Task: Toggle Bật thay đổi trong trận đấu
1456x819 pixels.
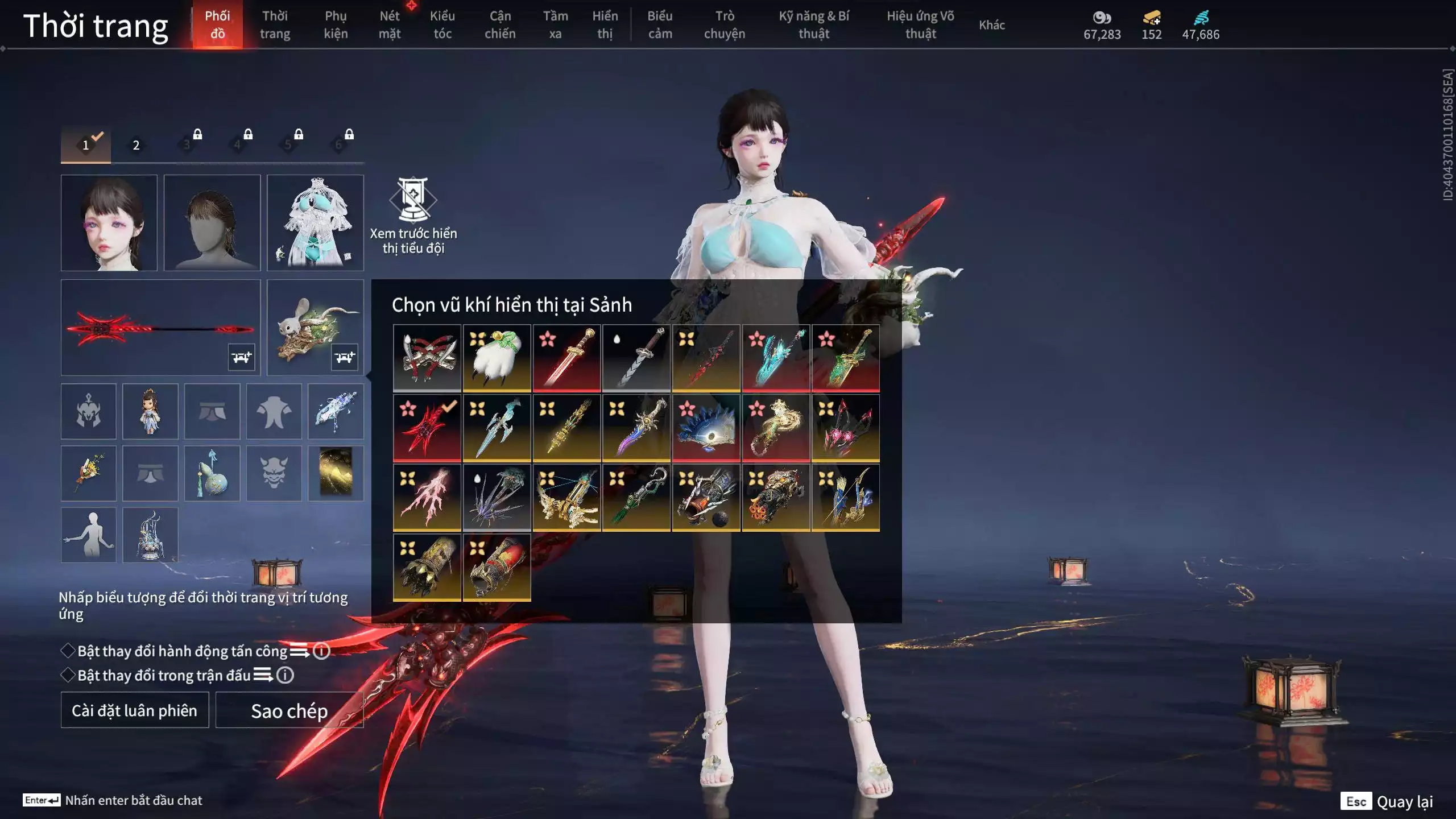Action: point(68,675)
